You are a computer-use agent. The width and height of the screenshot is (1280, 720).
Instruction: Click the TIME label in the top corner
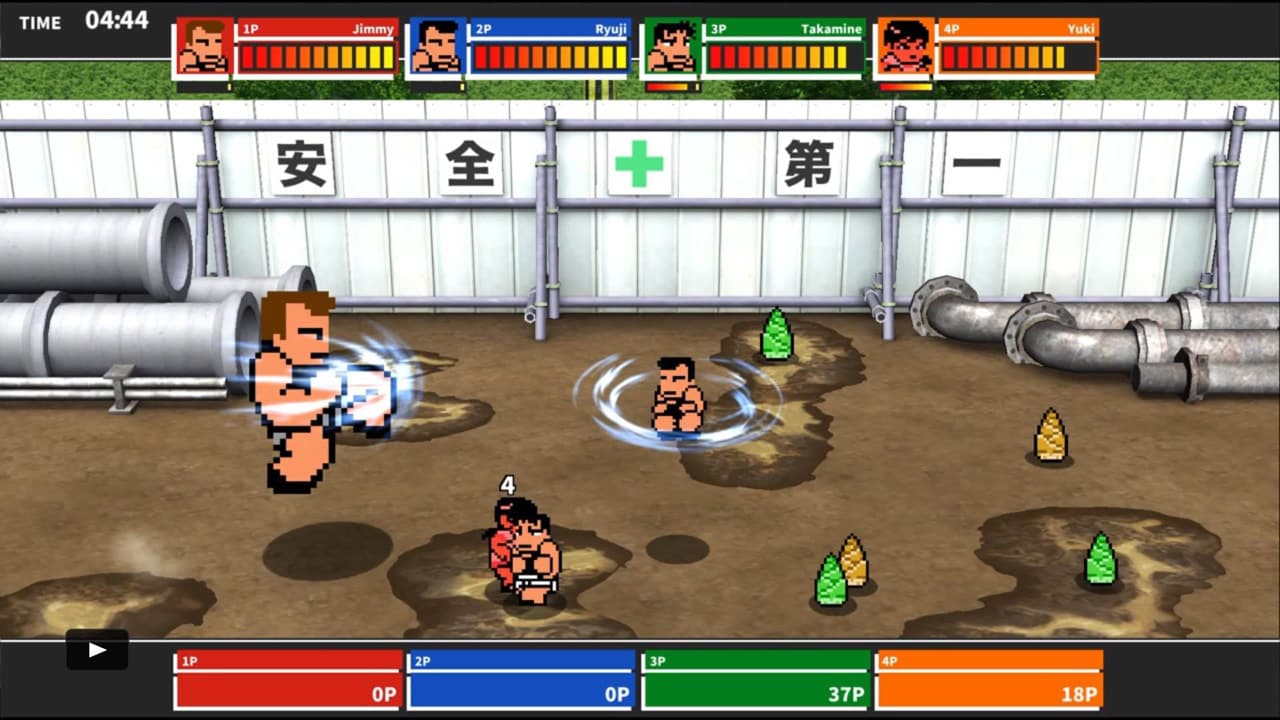point(40,22)
